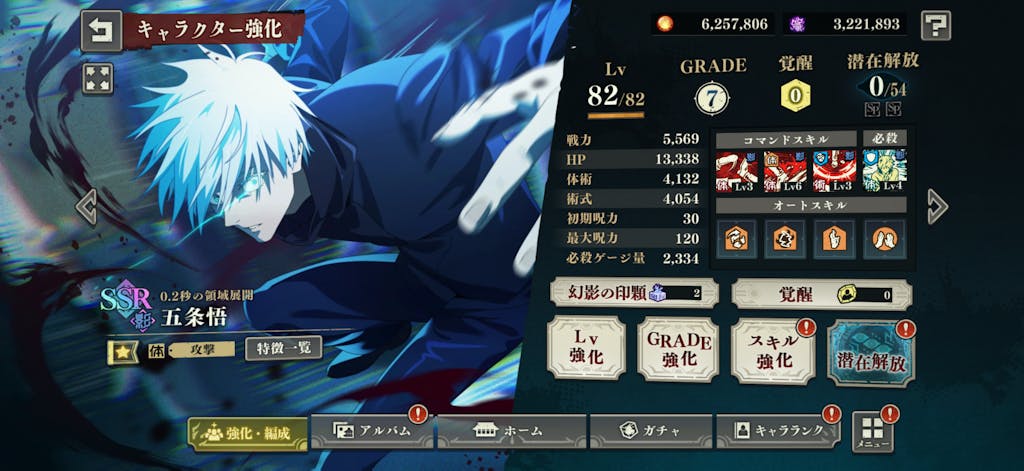This screenshot has height=471, width=1024.
Task: Open the 特徴一覧 traits list
Action: click(x=283, y=348)
